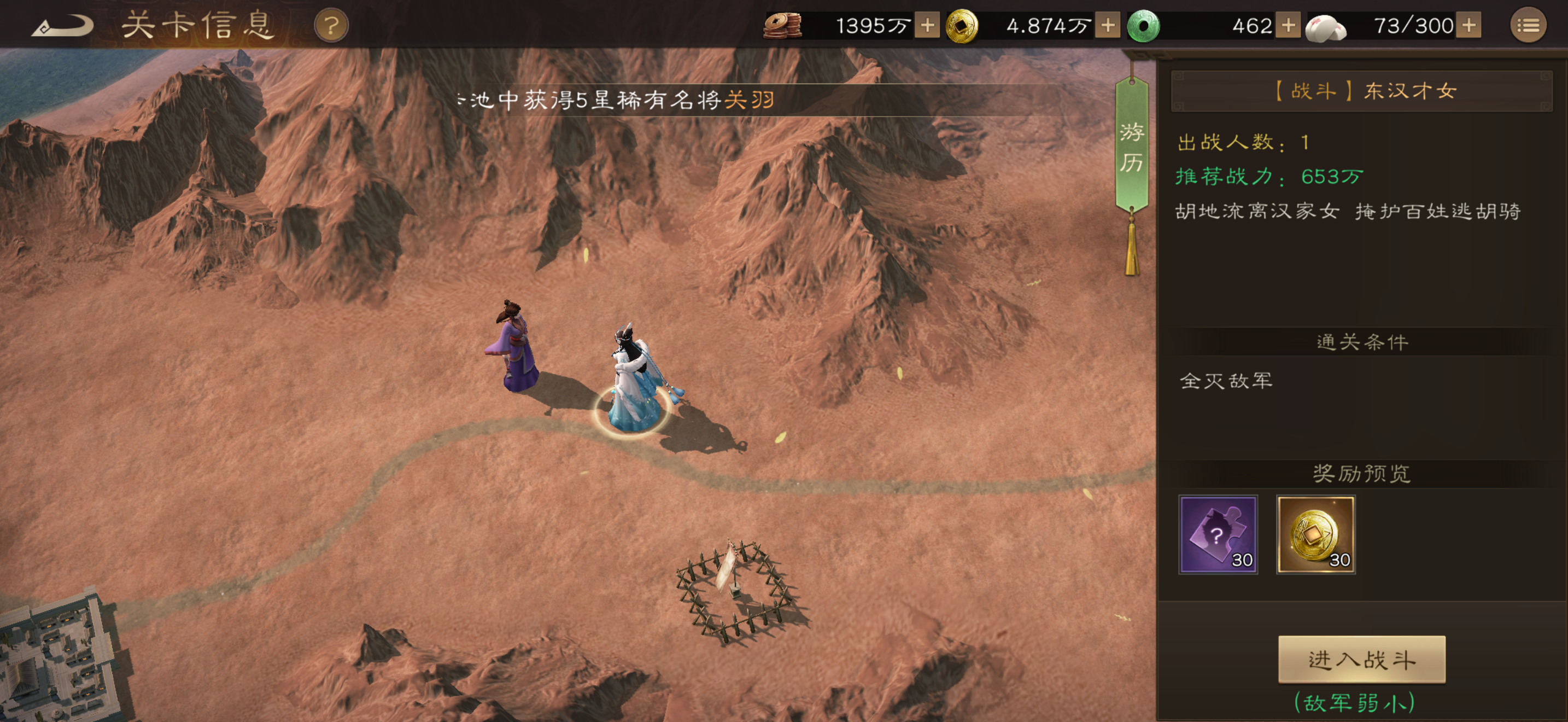Inspect the gold coin reward icon
Screen dimensions: 1568x722
click(1315, 534)
